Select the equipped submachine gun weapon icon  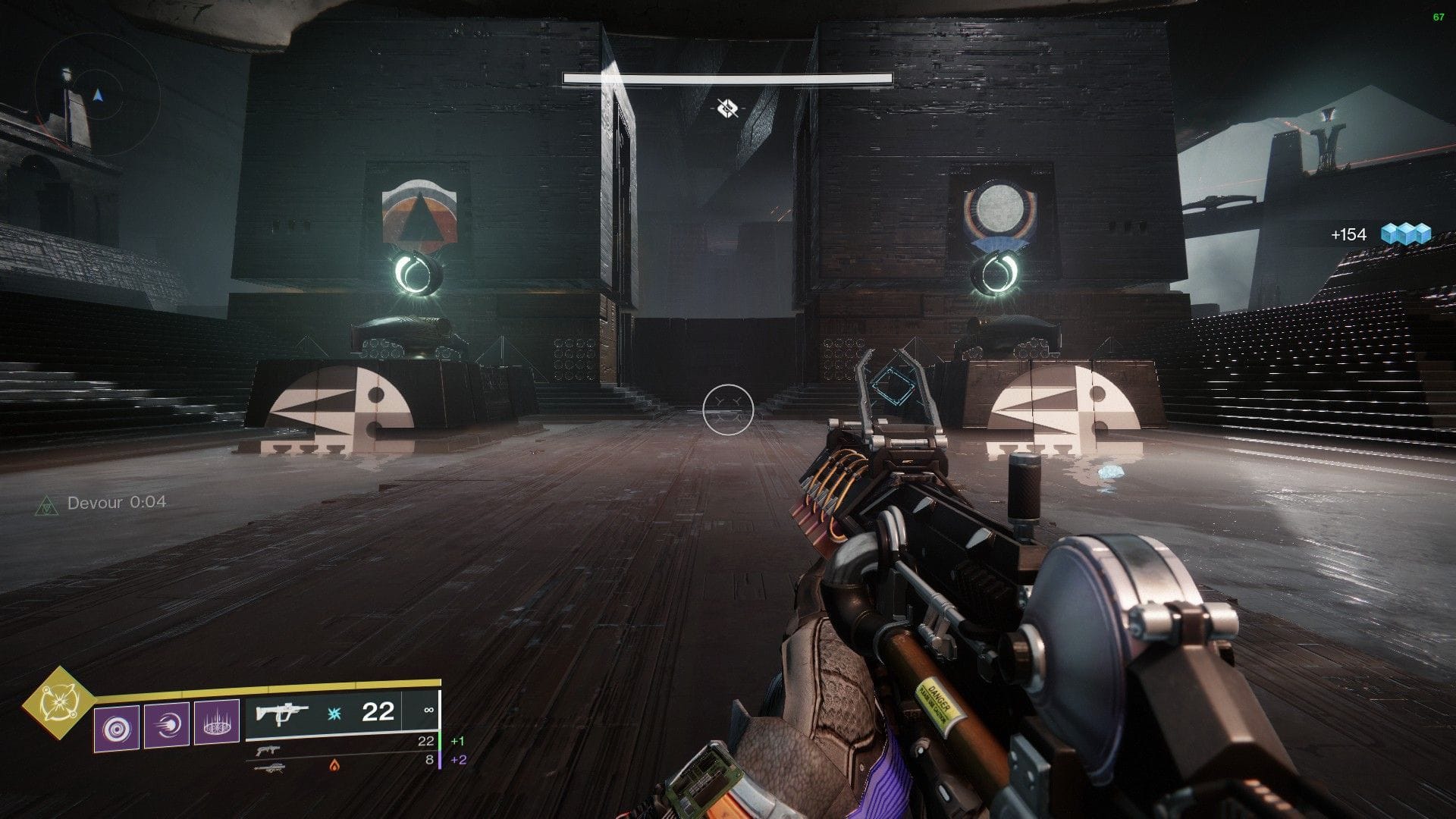click(283, 712)
